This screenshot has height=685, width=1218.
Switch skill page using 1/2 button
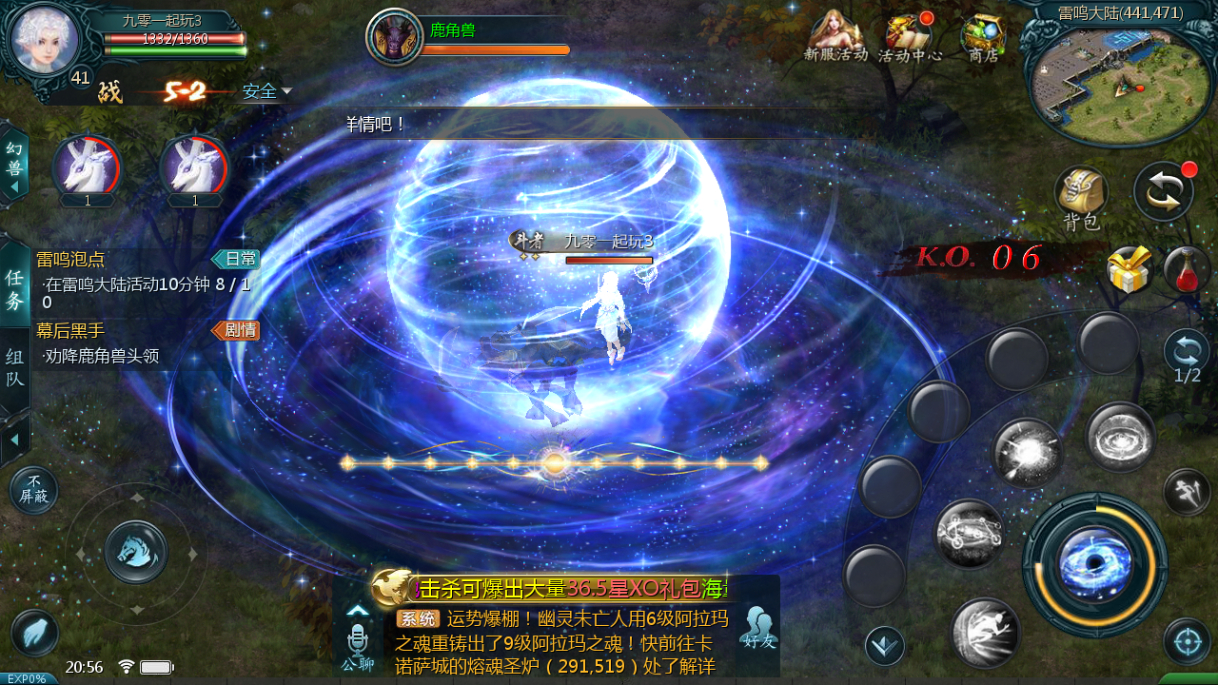[x=1187, y=356]
